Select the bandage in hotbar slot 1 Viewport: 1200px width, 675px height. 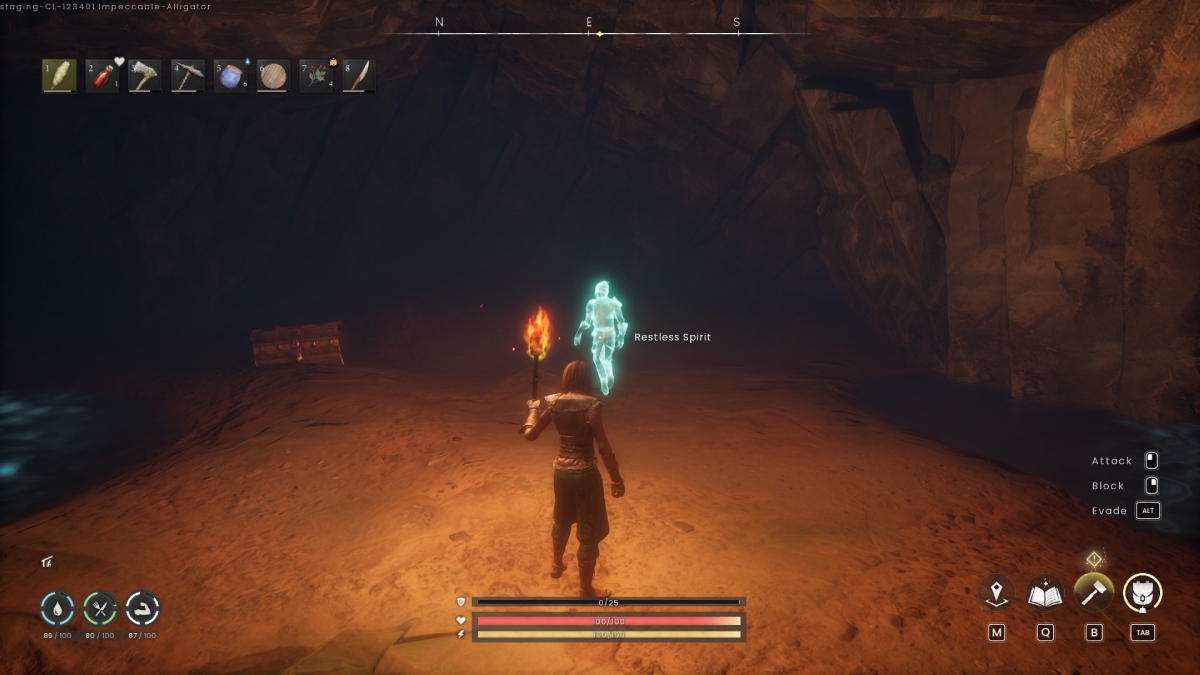click(x=59, y=76)
